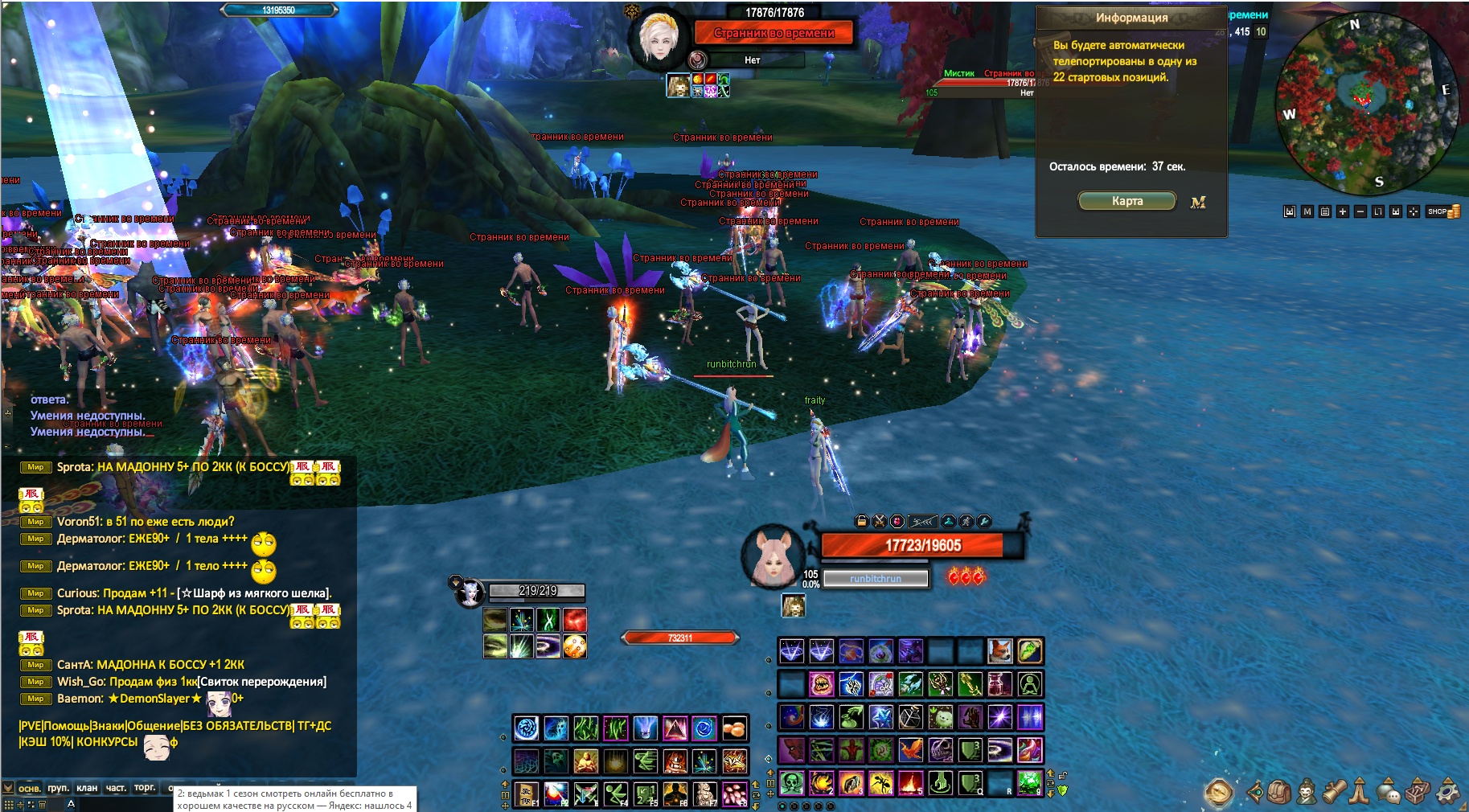Click the circular minimap

point(1367,103)
